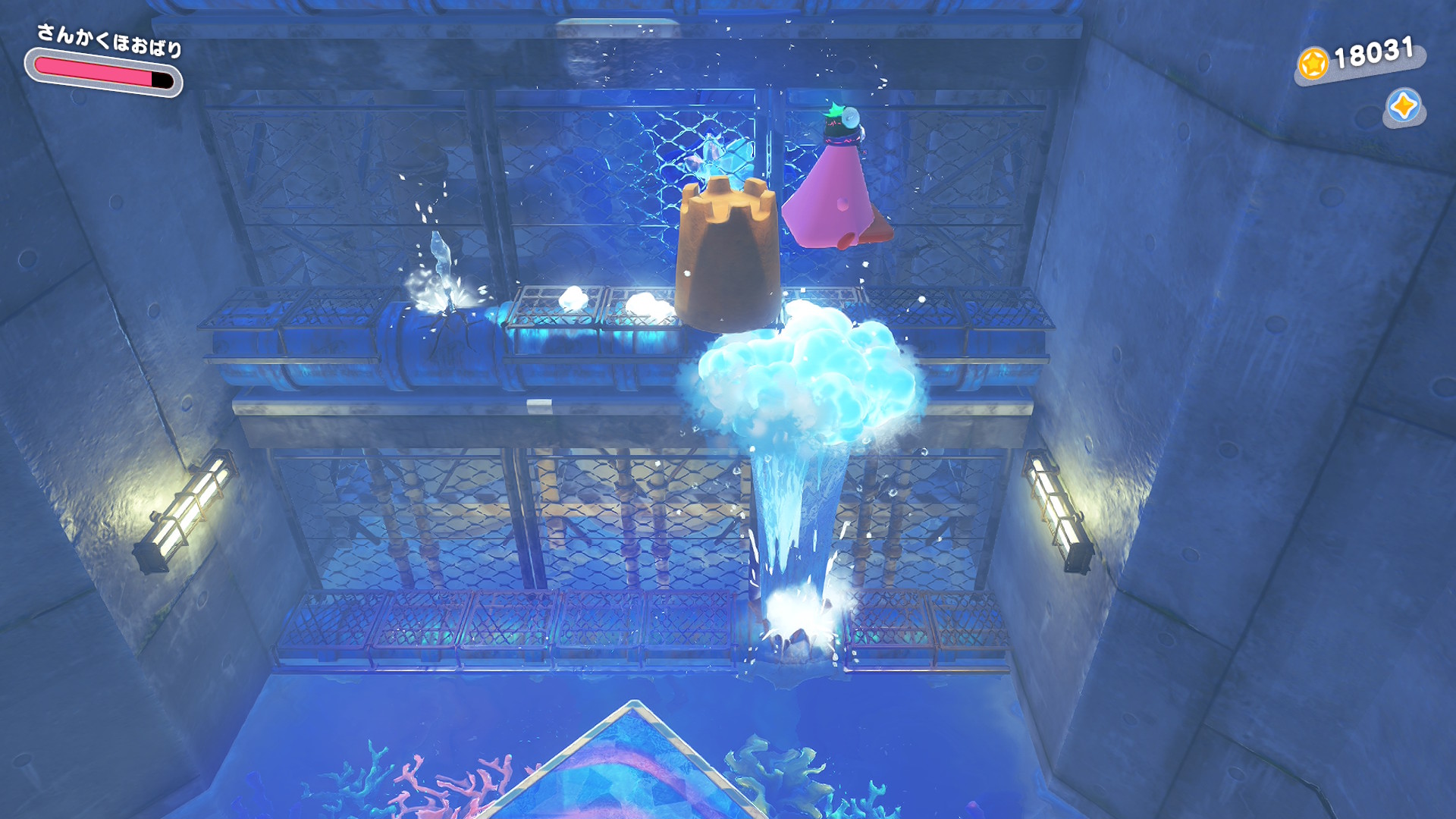Click the blue star badge icon
The image size is (1456, 819).
coord(1403,106)
